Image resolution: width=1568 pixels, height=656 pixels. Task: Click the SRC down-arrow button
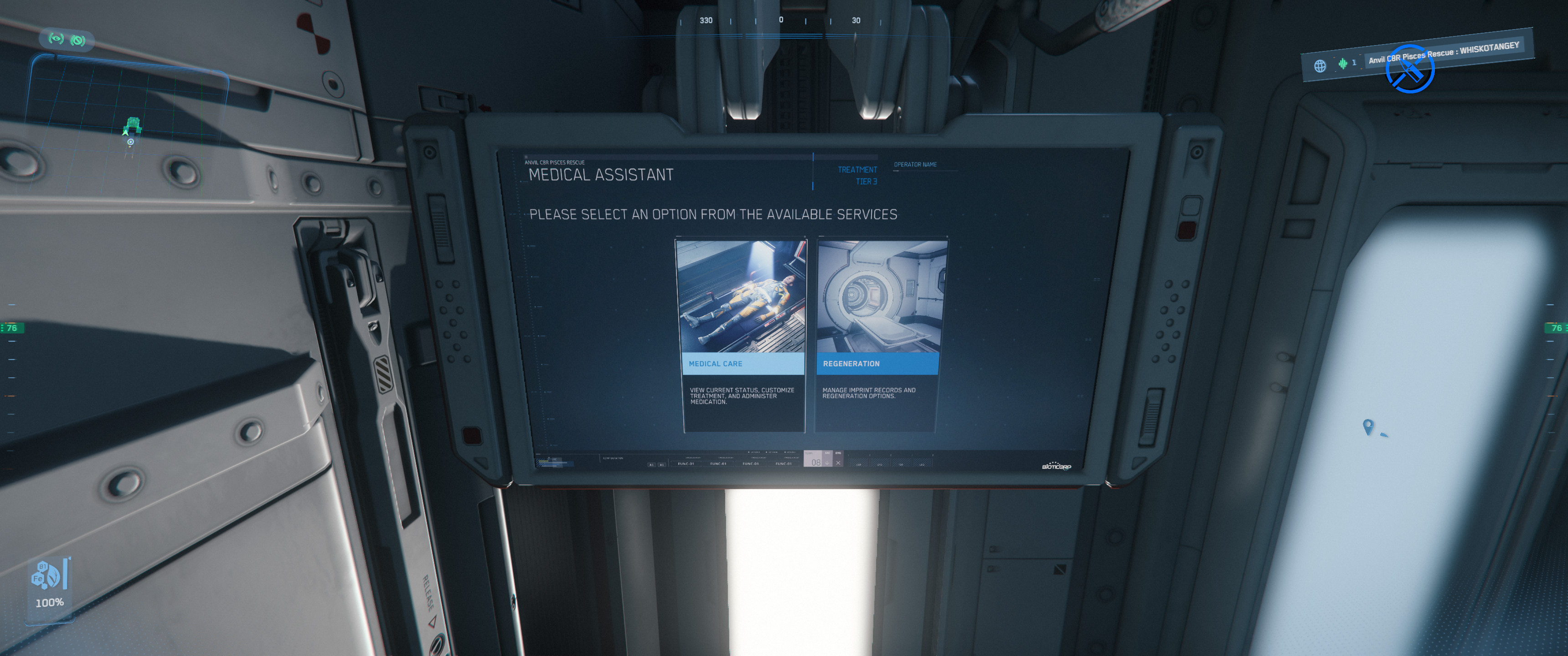point(827,462)
